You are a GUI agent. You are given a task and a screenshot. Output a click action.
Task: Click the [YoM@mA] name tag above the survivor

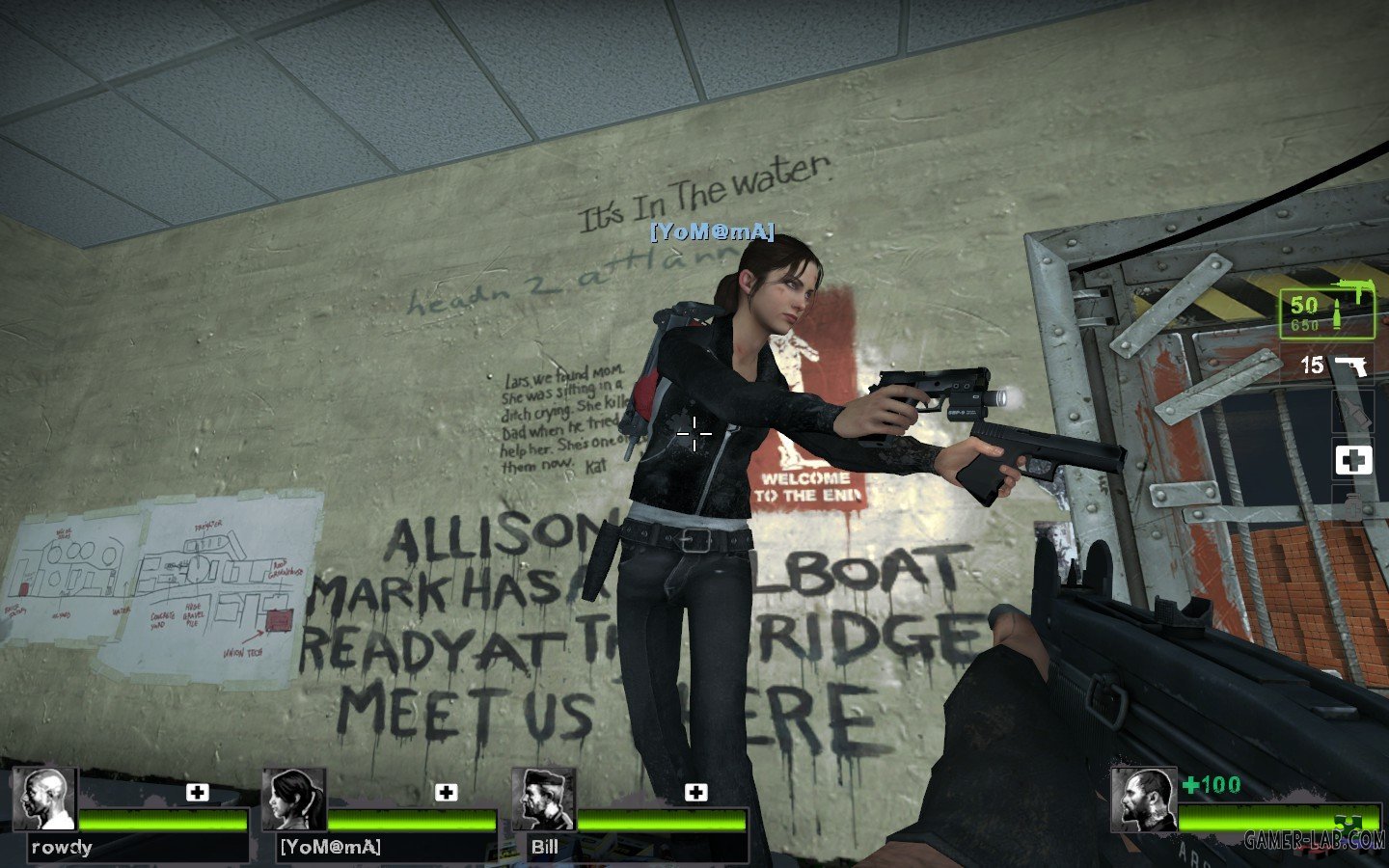click(x=712, y=231)
